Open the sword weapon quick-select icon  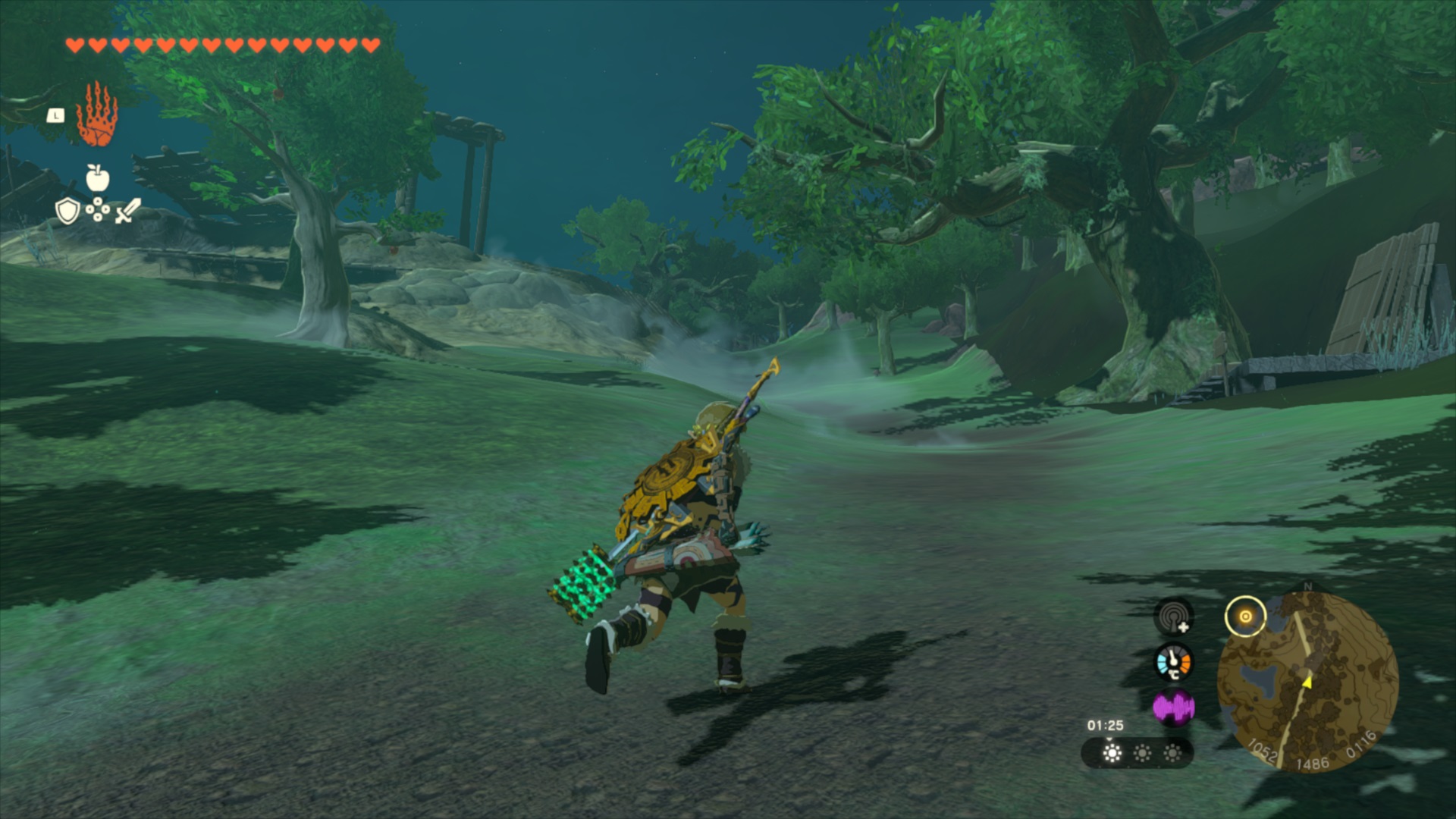(x=127, y=211)
